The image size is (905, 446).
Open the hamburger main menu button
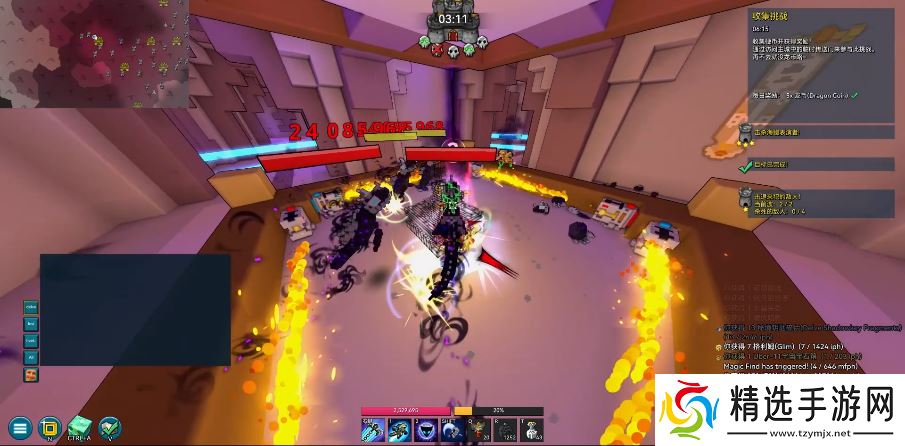(x=20, y=428)
